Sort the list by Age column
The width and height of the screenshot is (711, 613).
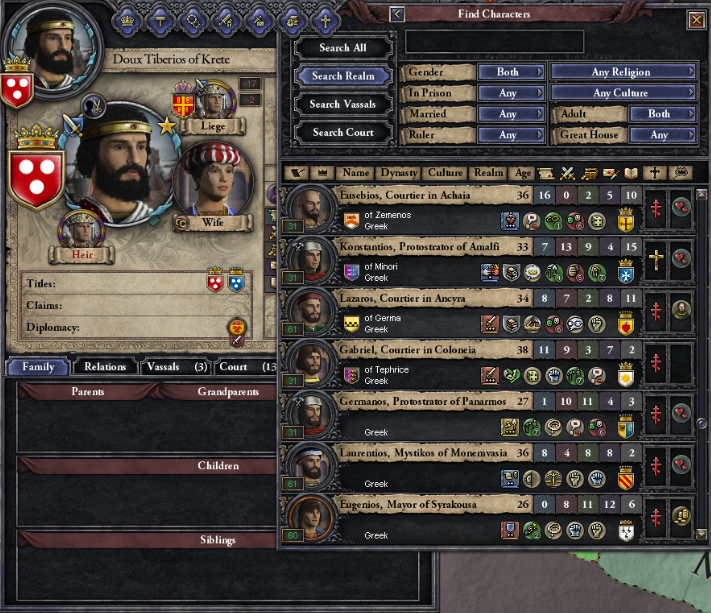point(522,173)
